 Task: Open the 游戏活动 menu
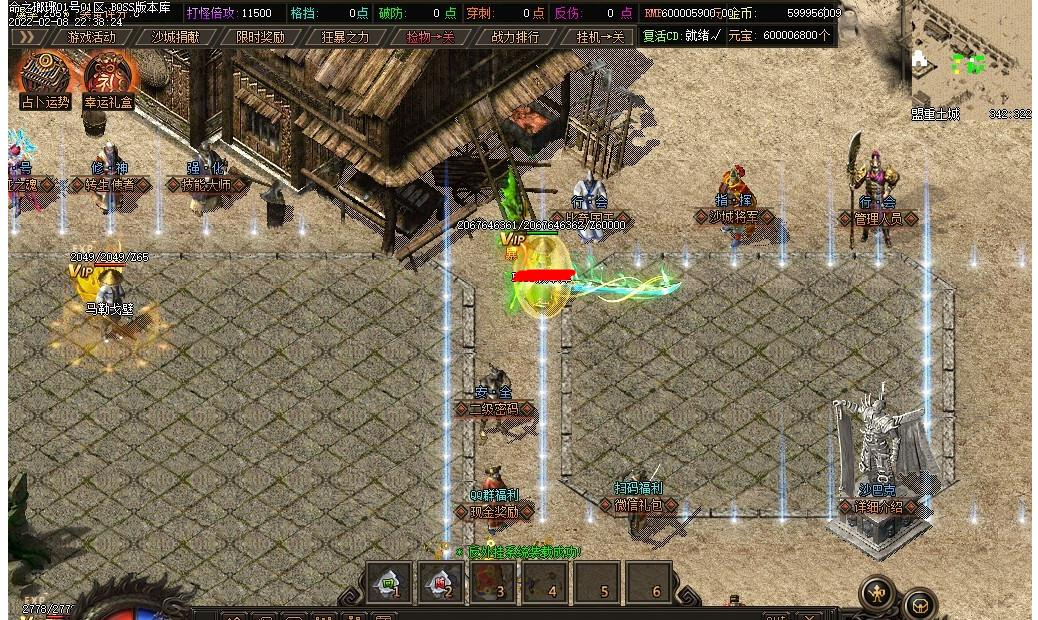pyautogui.click(x=91, y=37)
